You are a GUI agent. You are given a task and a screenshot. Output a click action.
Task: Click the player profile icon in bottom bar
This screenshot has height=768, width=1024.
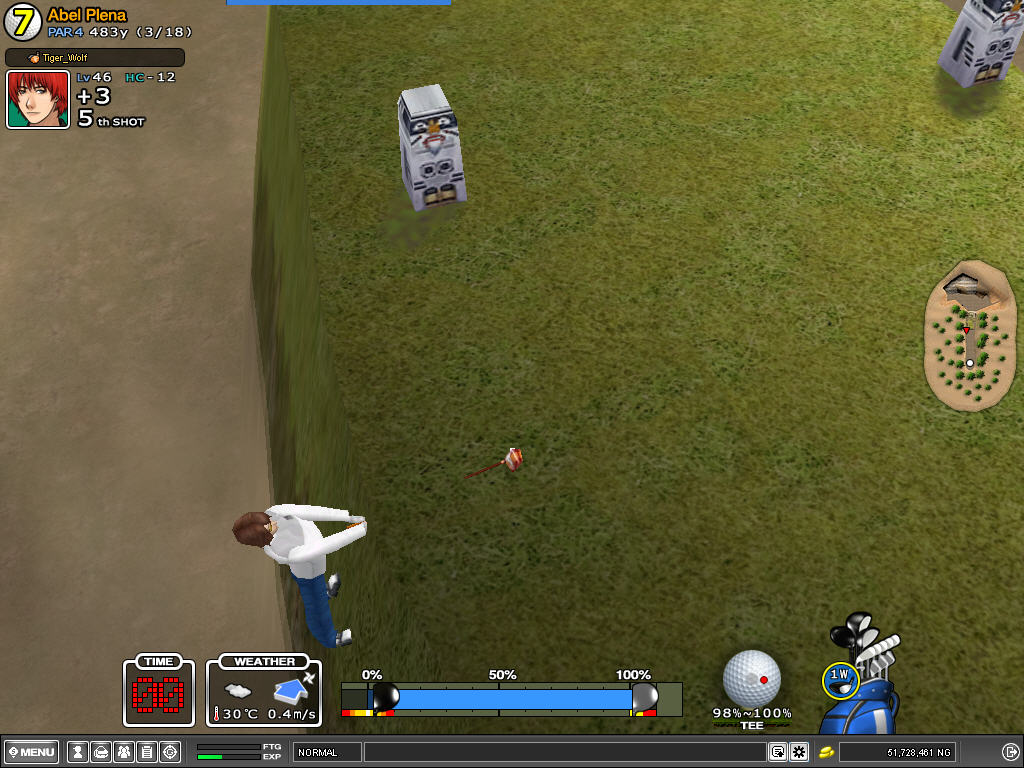tap(76, 752)
